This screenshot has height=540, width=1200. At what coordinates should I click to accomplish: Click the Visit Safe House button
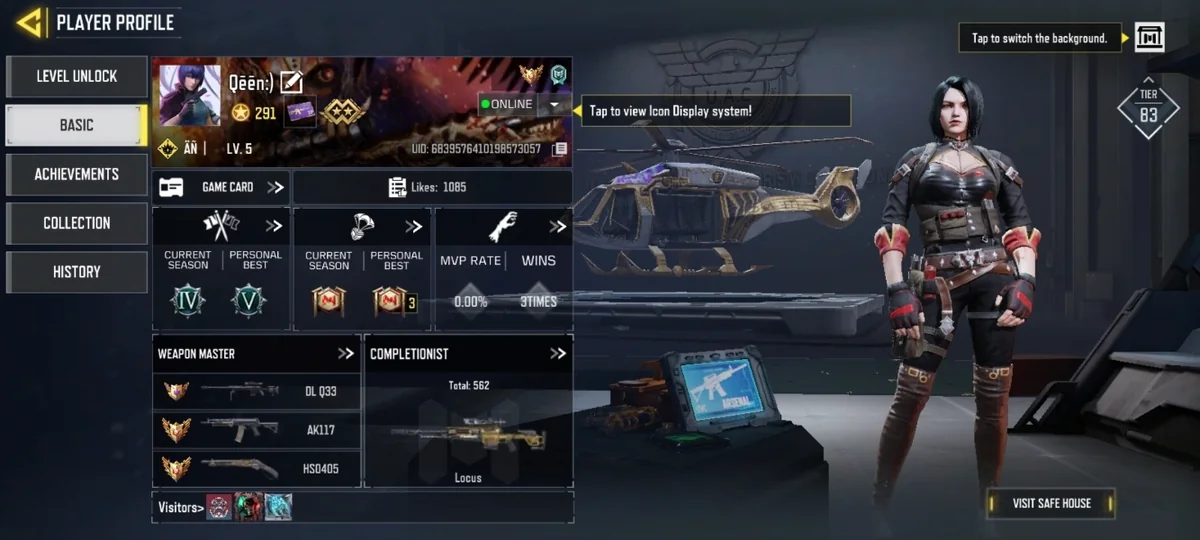pos(1051,503)
